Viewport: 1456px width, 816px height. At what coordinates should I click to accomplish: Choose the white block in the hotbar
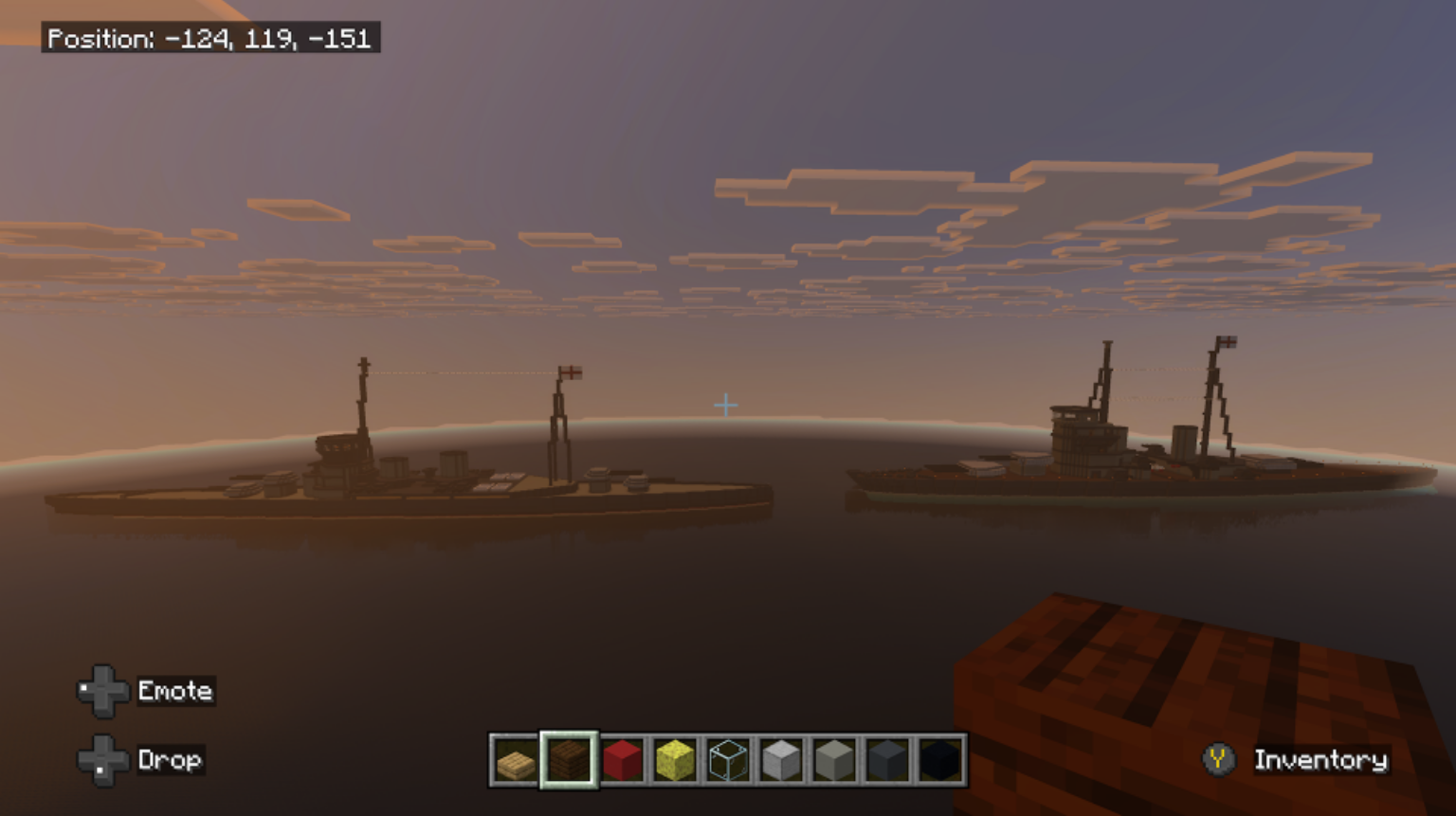coord(781,760)
